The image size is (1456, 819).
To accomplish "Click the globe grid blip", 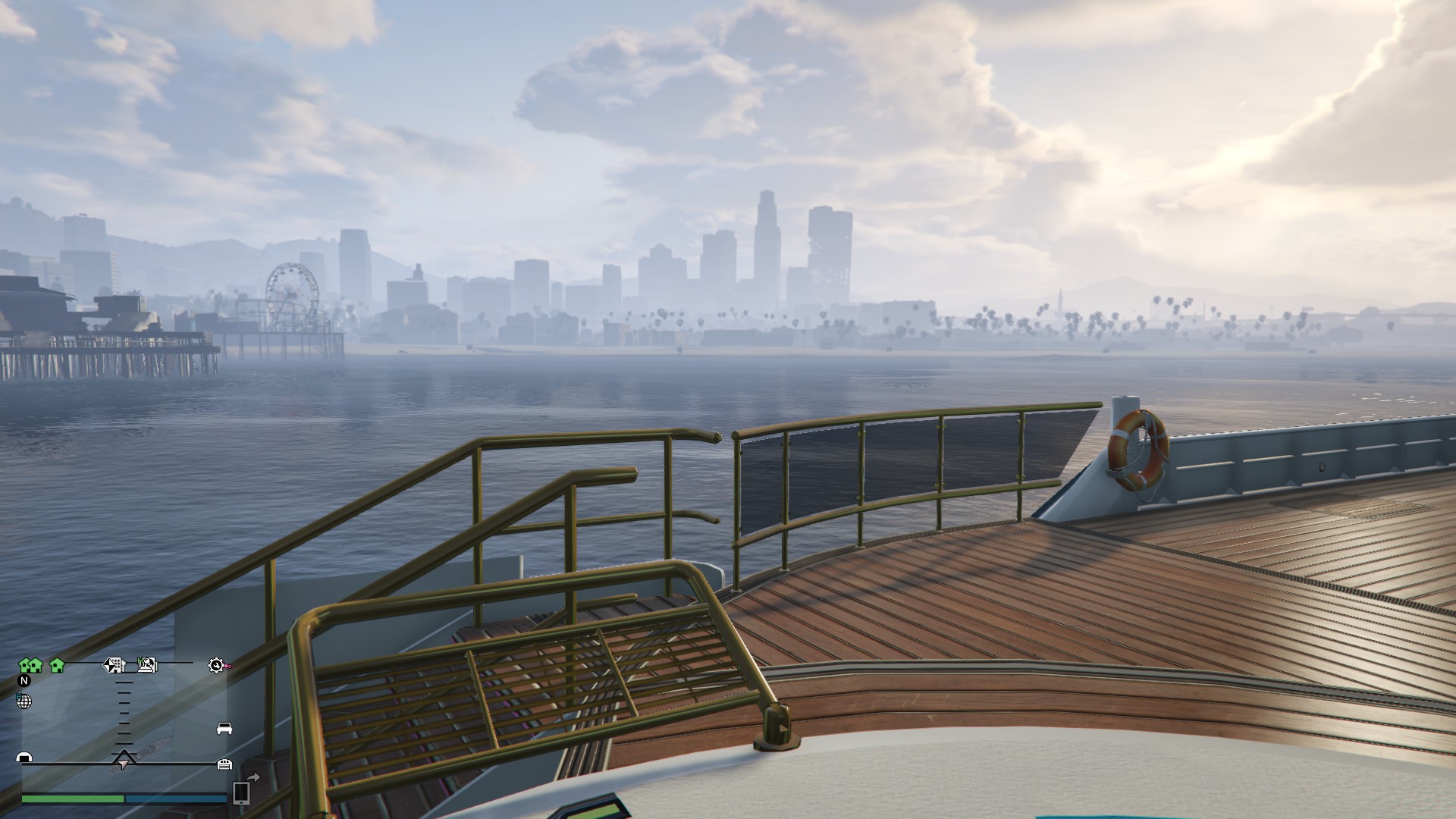I will (x=24, y=701).
